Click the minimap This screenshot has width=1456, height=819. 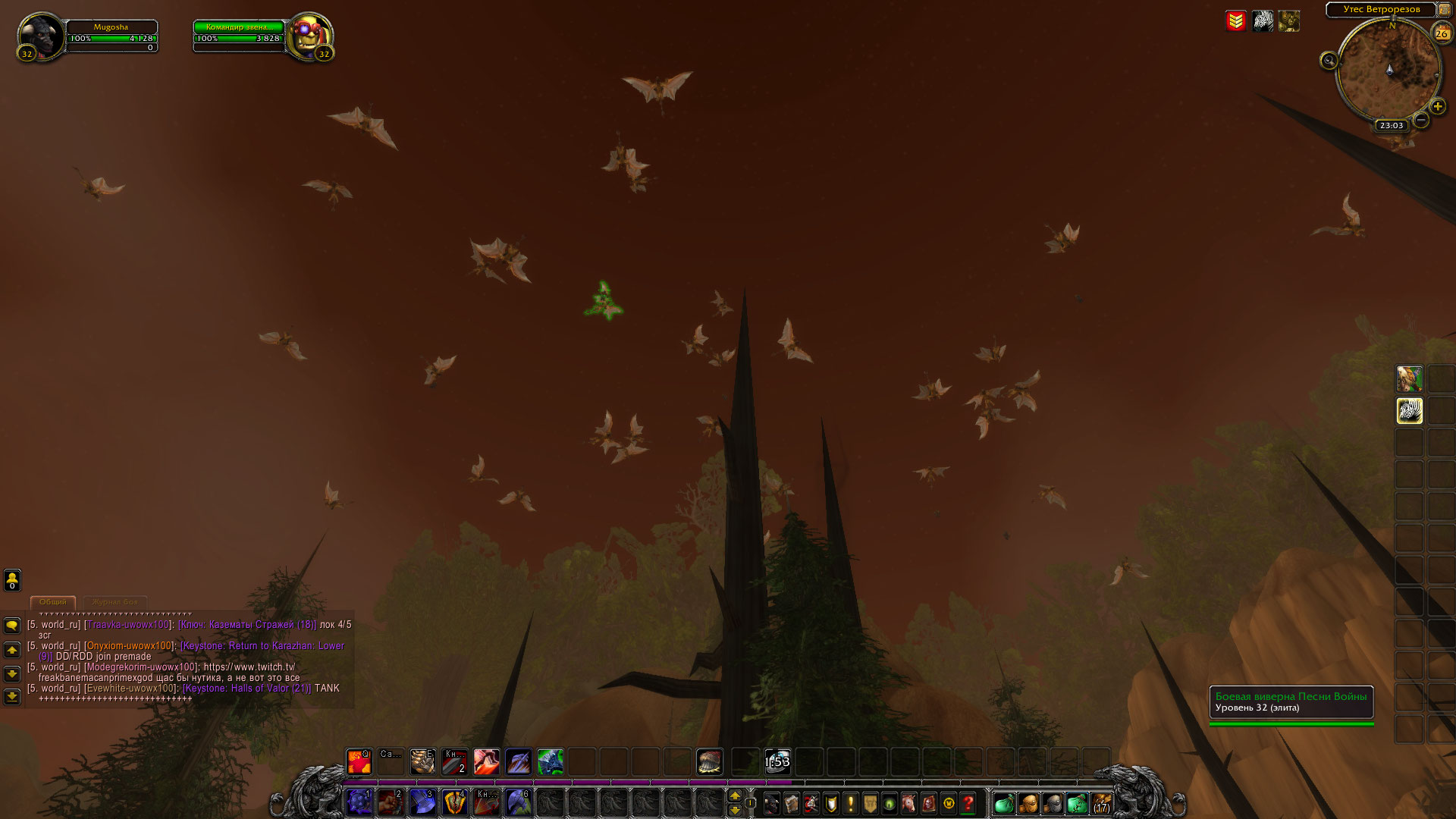pyautogui.click(x=1389, y=71)
